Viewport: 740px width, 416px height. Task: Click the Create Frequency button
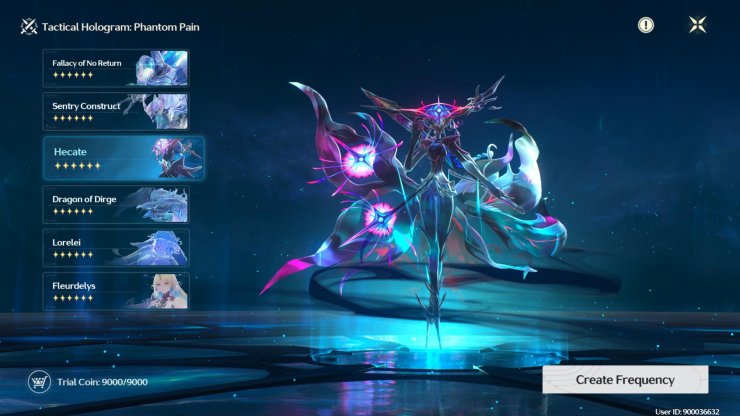coord(625,380)
